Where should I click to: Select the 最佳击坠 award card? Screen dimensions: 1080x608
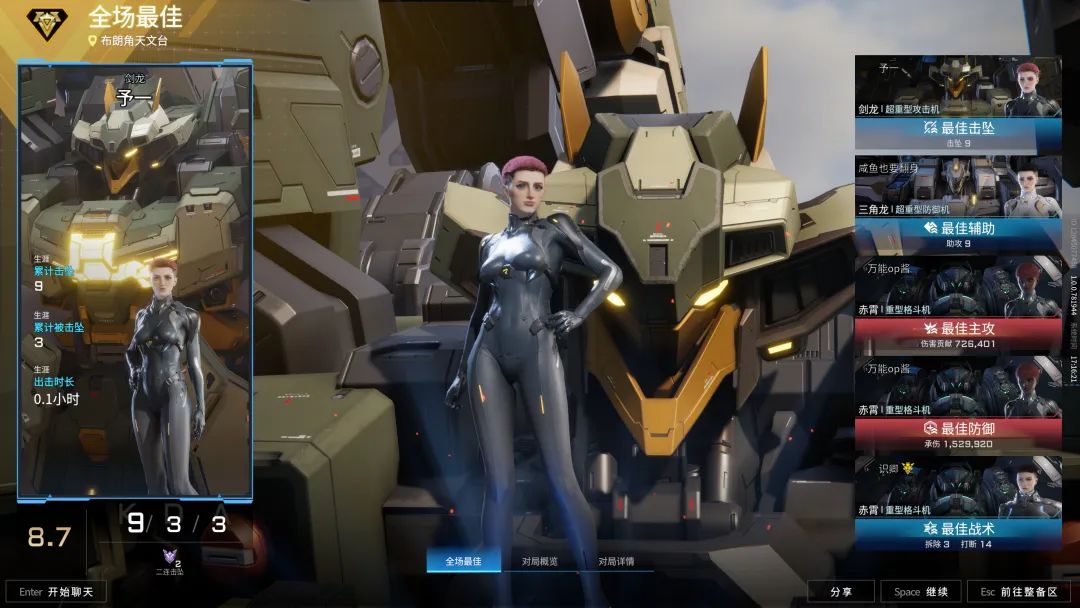coord(957,103)
